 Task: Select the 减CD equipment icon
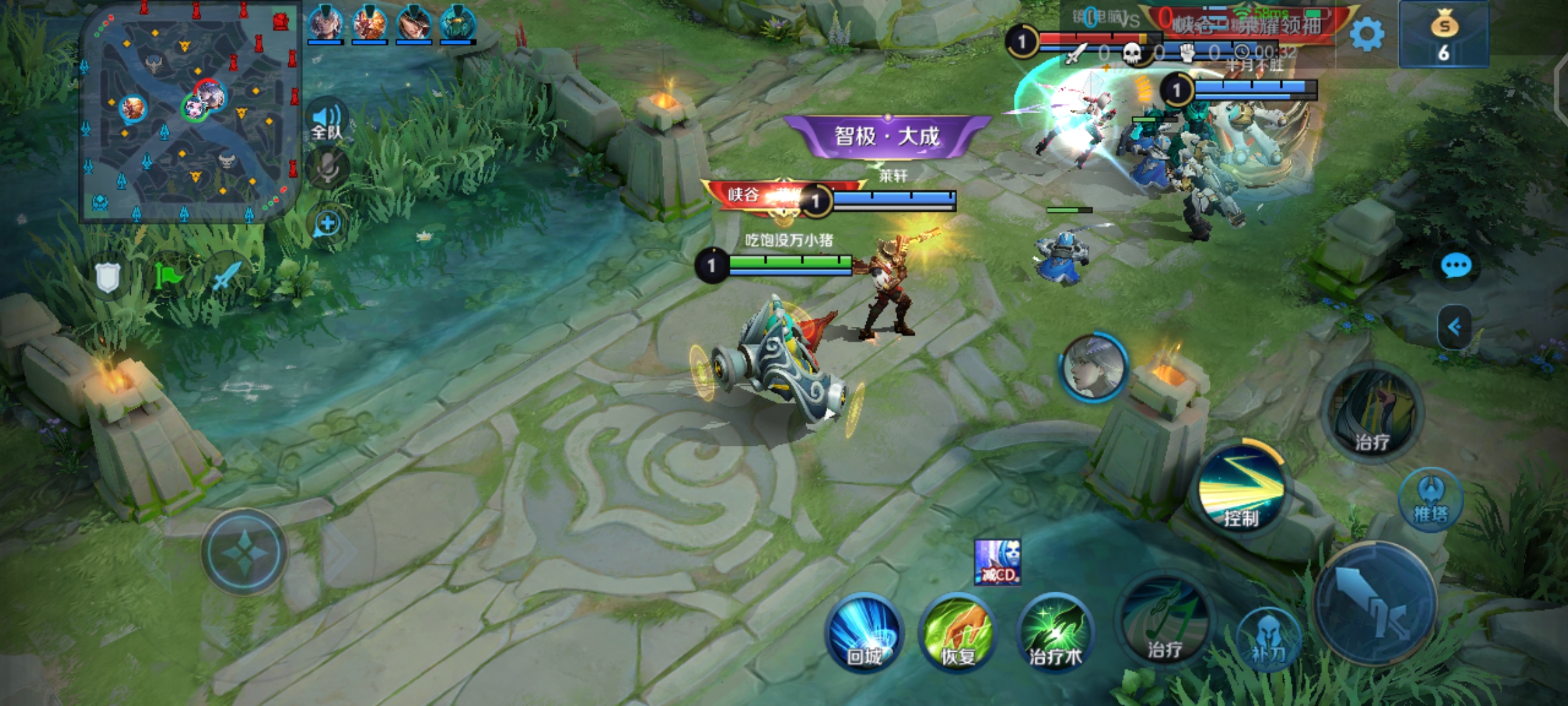(x=997, y=562)
